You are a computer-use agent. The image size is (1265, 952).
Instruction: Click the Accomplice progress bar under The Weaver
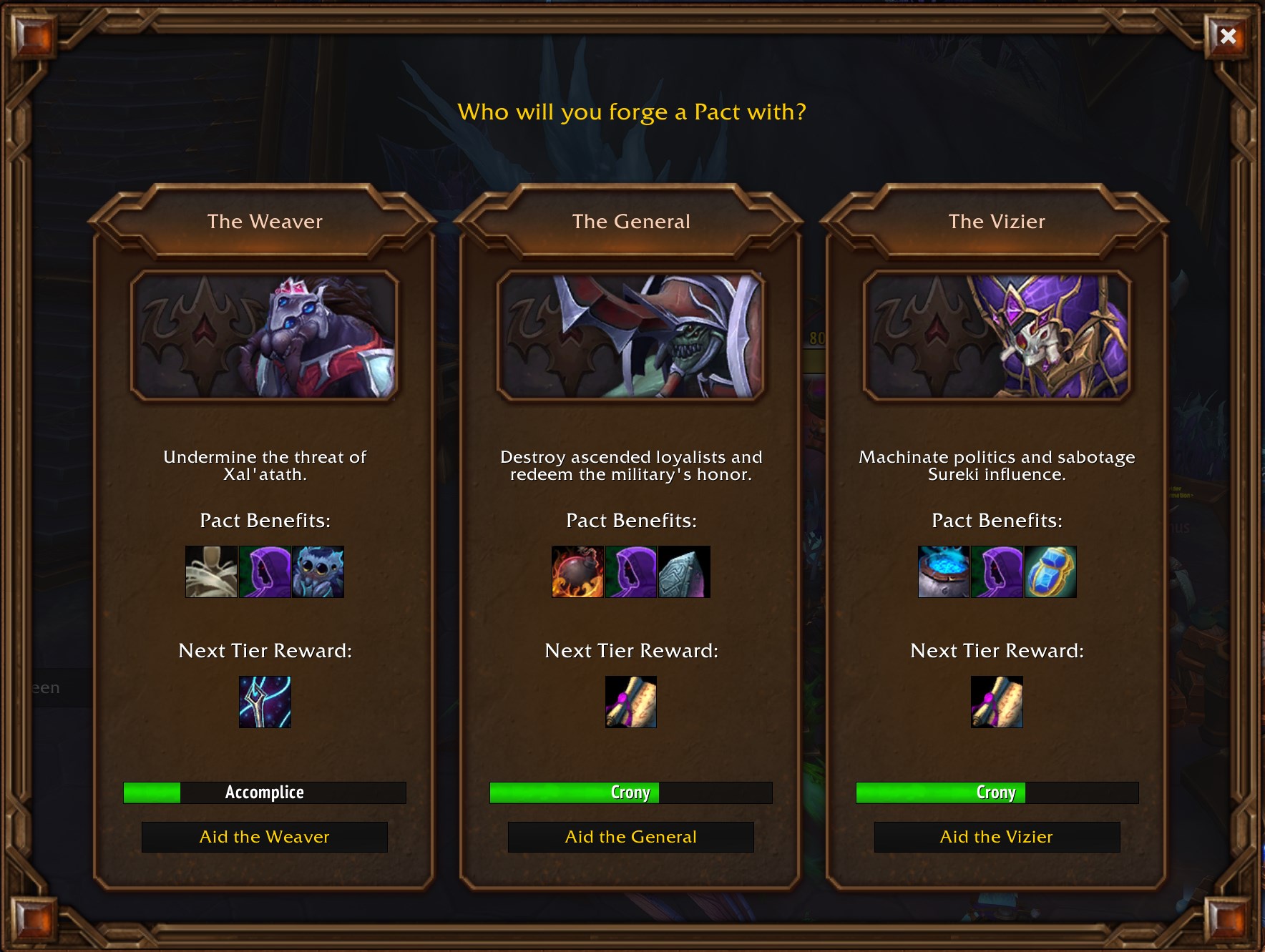point(265,792)
